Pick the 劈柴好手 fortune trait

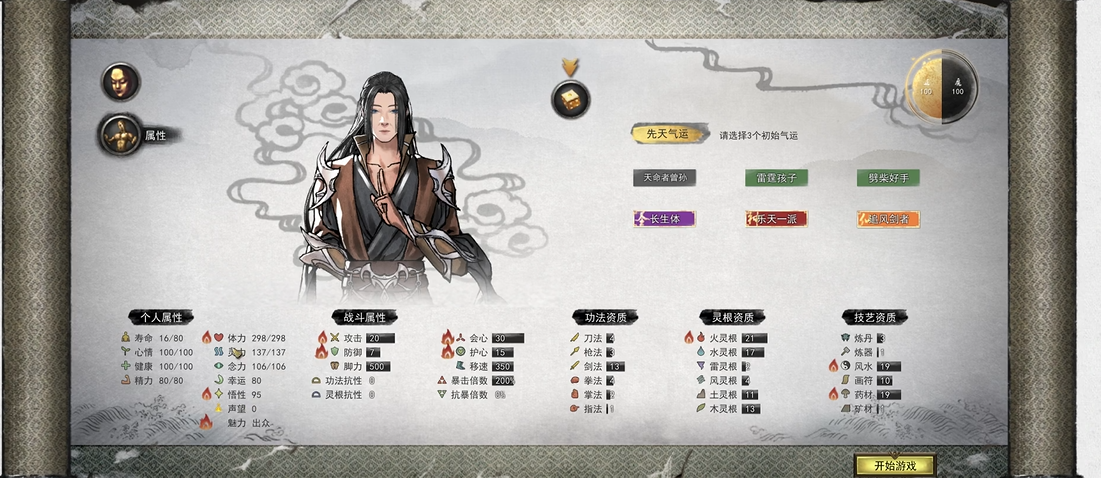click(888, 177)
